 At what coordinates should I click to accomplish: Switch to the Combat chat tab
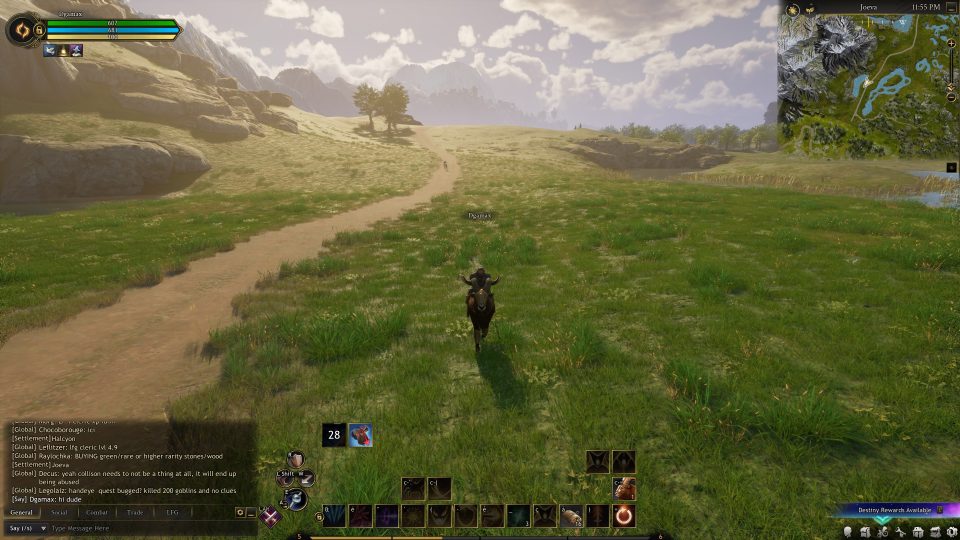tap(96, 512)
